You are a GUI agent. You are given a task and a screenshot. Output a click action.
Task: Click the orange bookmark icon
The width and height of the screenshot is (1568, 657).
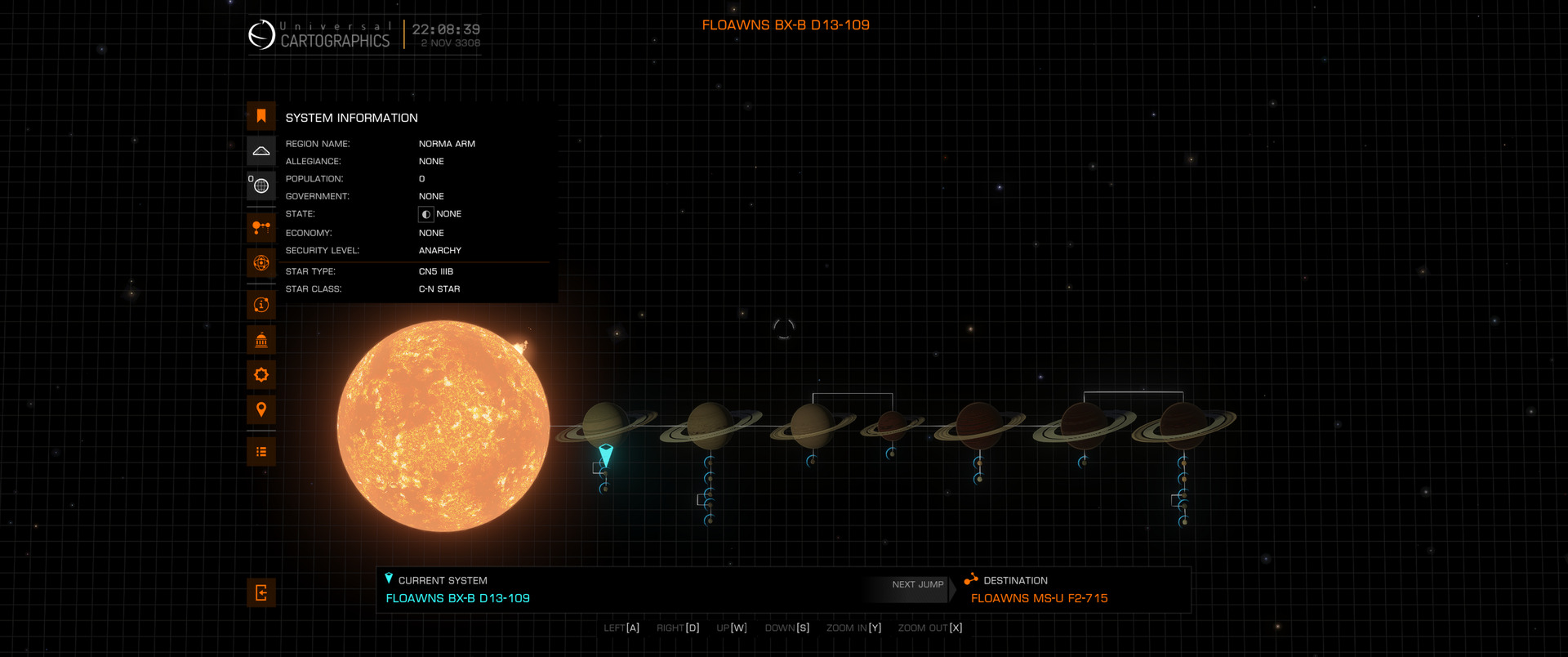coord(261,116)
